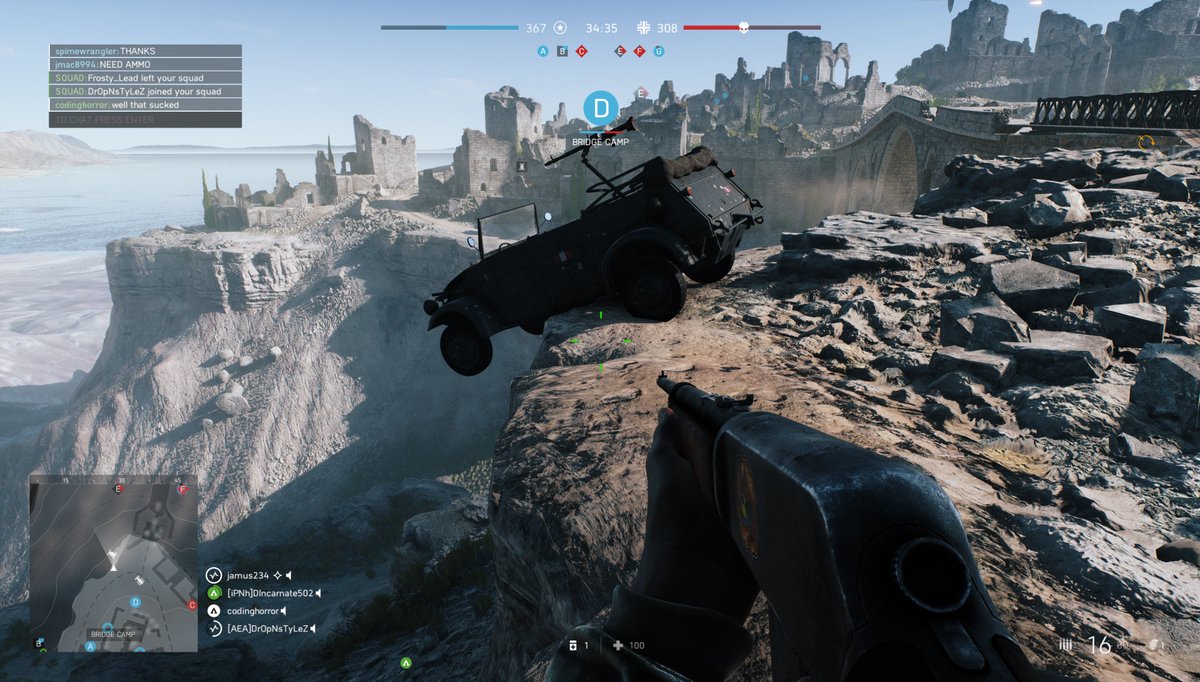1200x682 pixels.
Task: Click the red C marker on the minimap
Action: (x=192, y=605)
